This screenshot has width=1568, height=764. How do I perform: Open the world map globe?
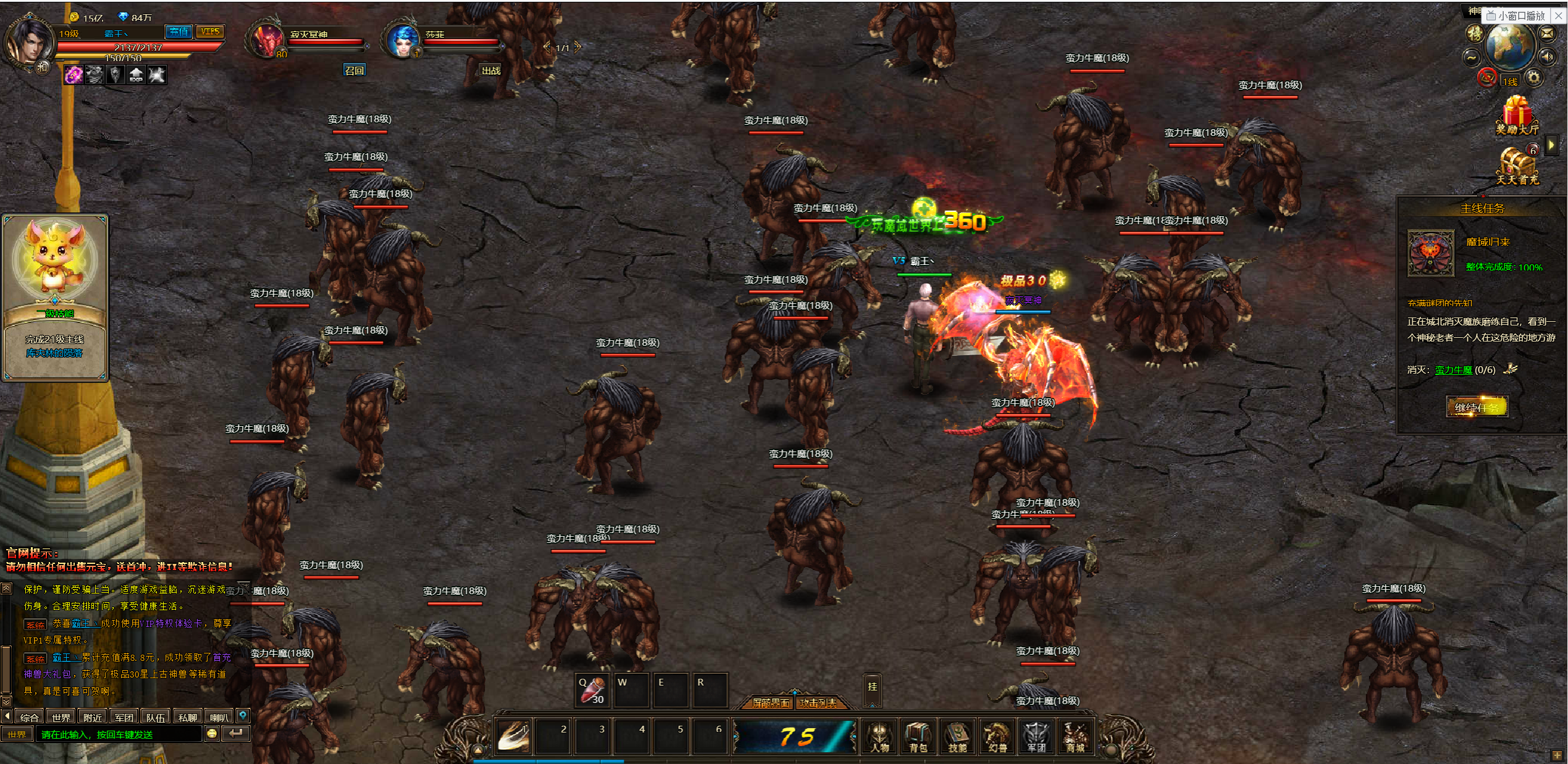tap(1509, 46)
